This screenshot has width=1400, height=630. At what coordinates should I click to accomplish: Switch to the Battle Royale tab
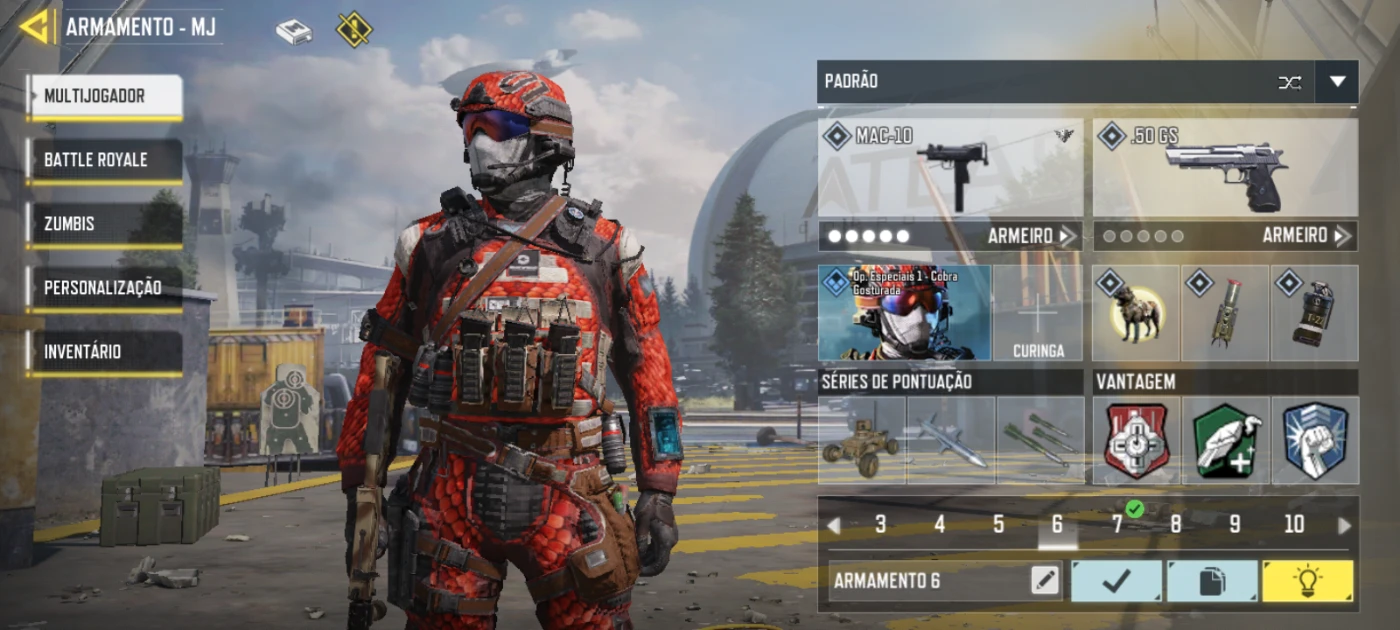click(x=105, y=160)
